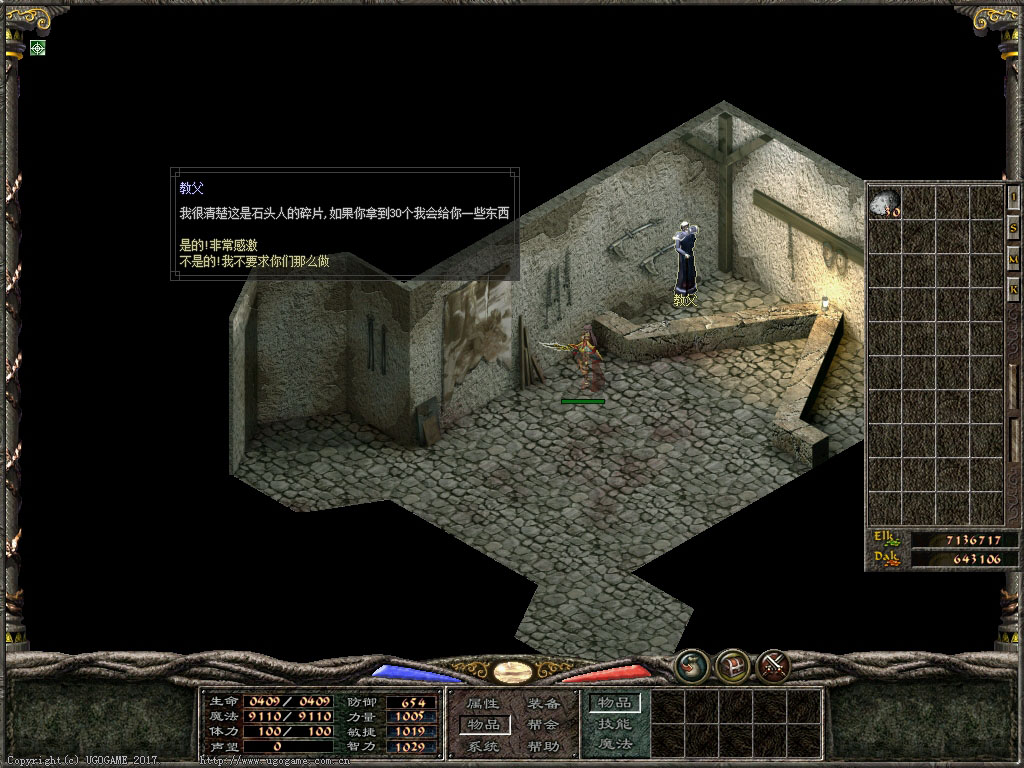
Task: Switch the quickbar to 技能 skills
Action: [x=614, y=724]
